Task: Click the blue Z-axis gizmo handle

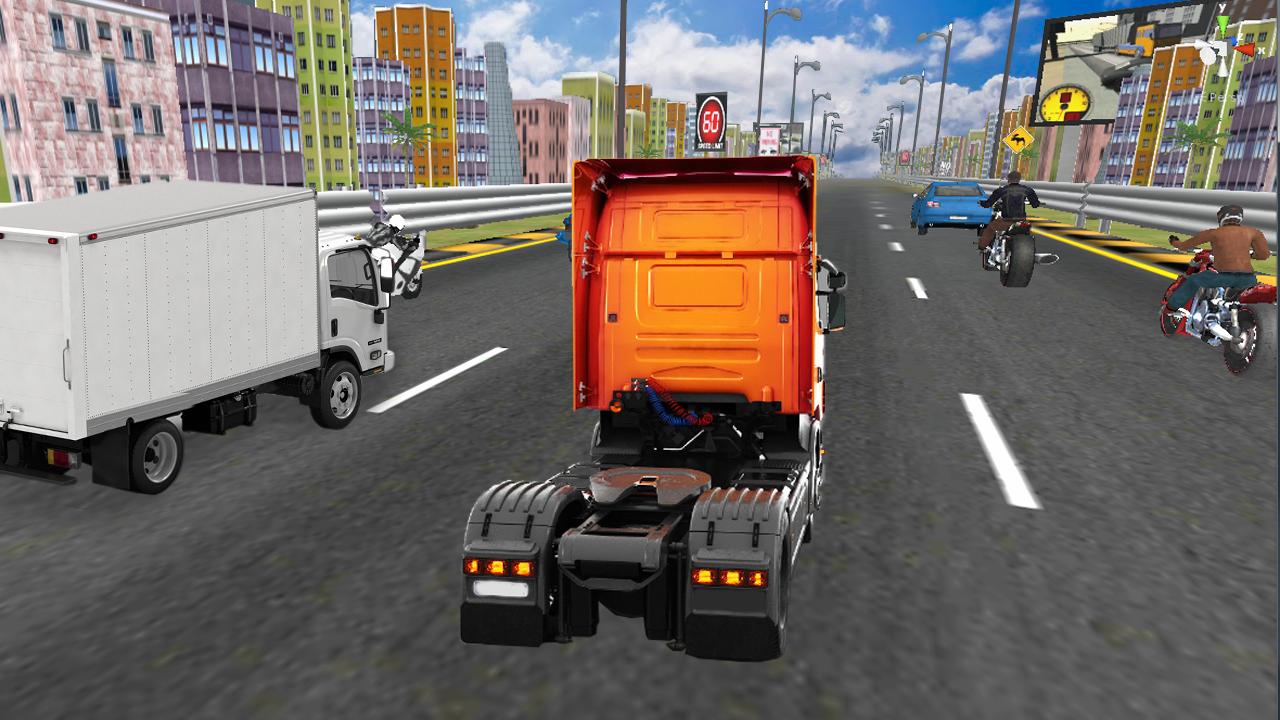Action: pos(1234,41)
